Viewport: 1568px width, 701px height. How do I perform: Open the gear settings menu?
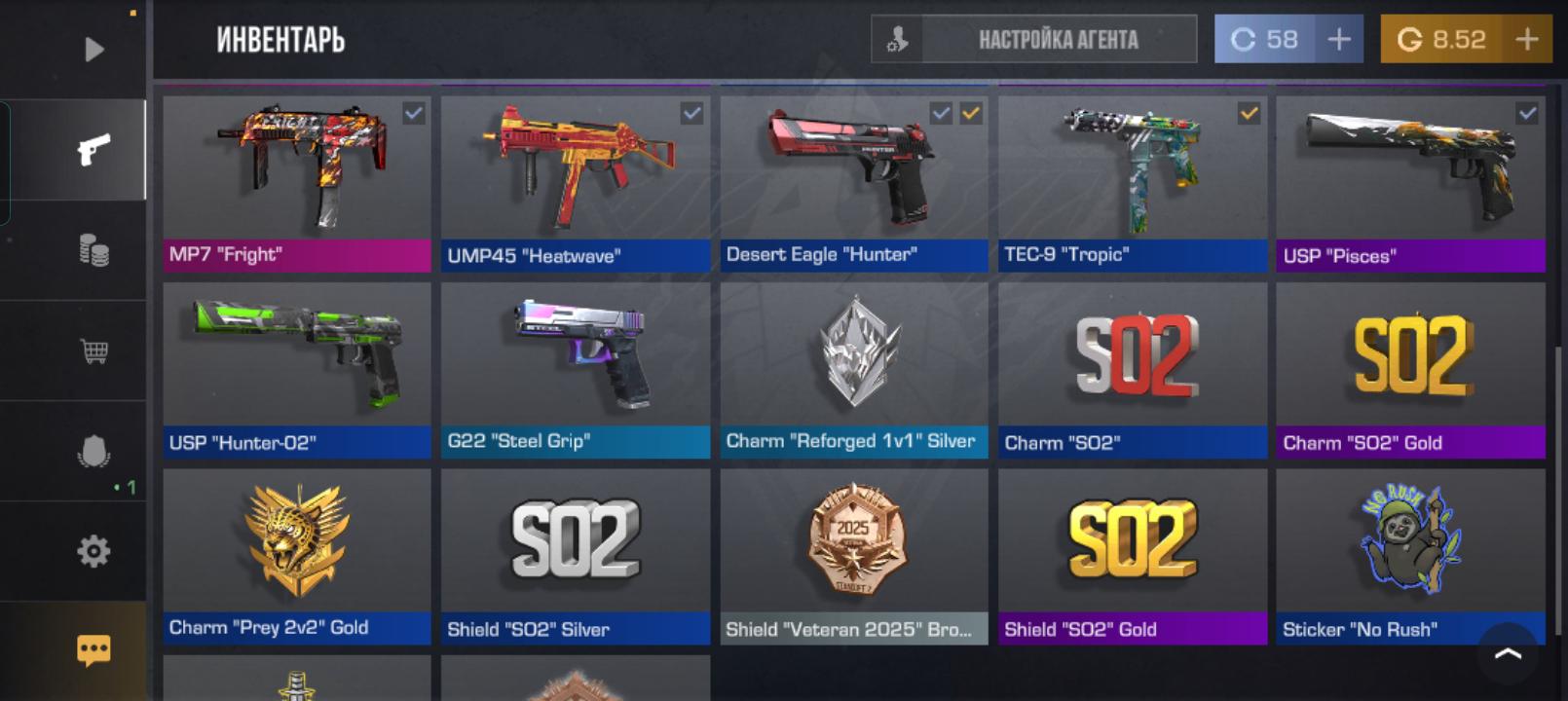click(93, 551)
